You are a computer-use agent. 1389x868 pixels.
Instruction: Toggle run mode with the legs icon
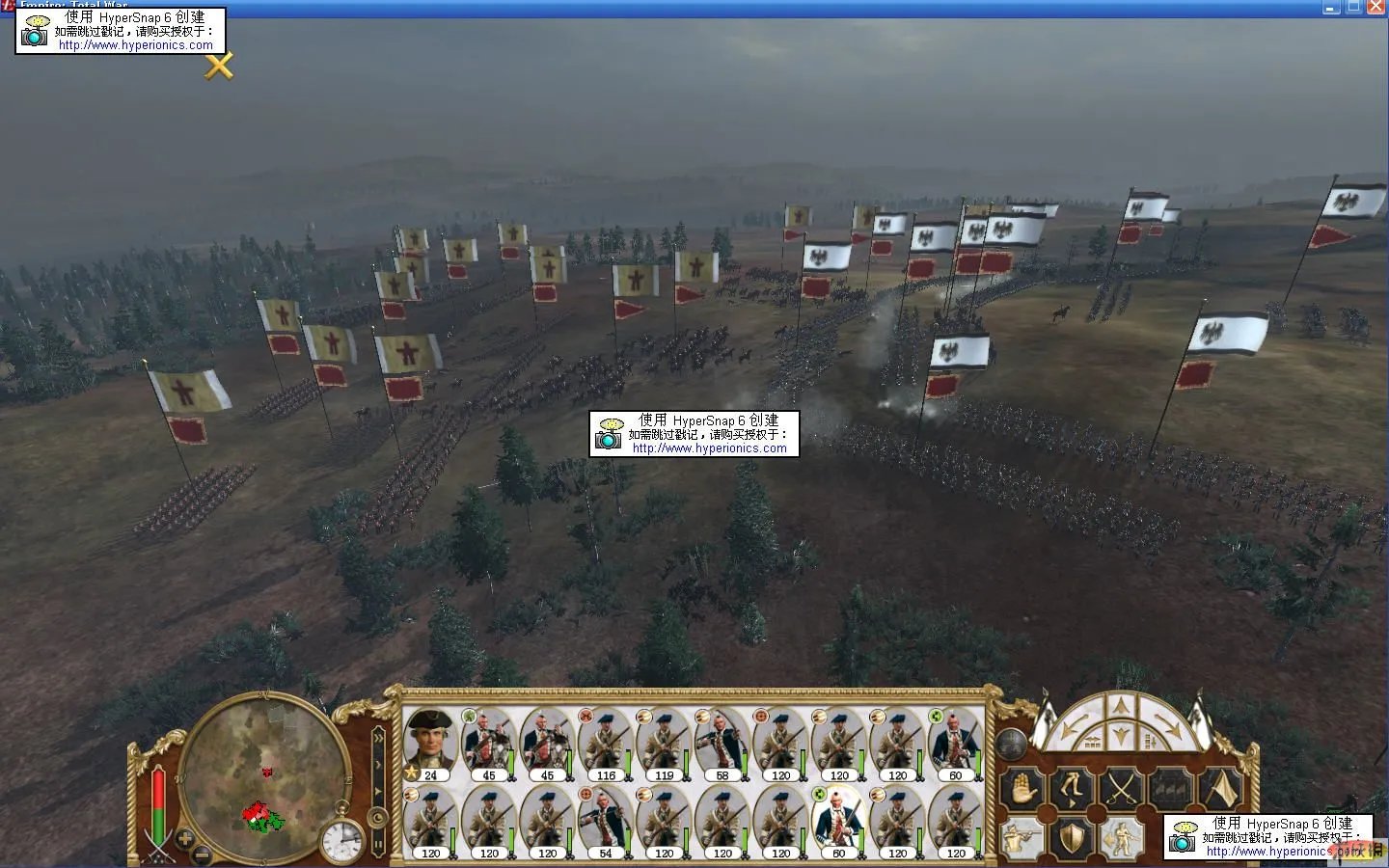[1073, 789]
